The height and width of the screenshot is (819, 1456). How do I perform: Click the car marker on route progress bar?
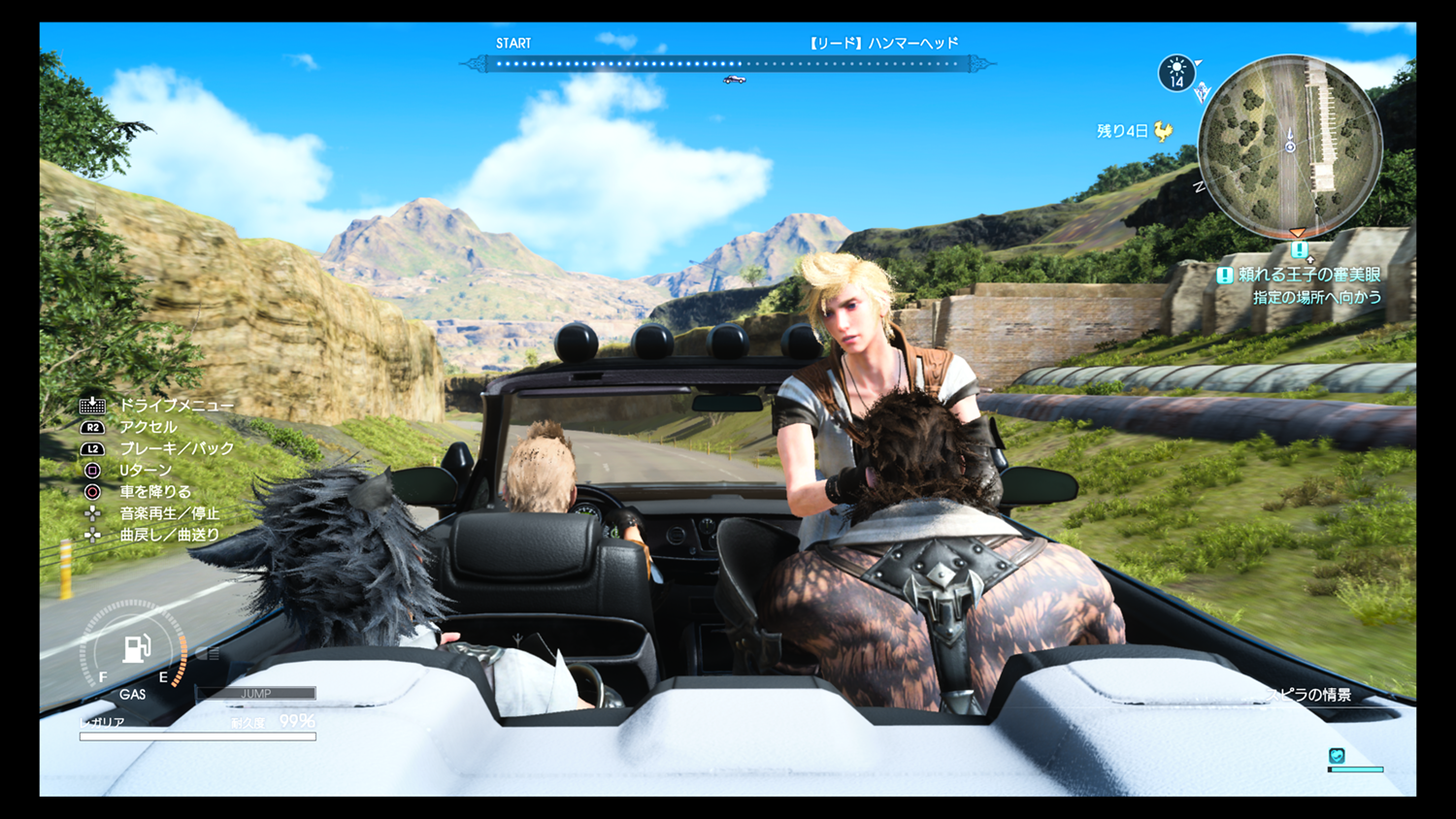(735, 80)
